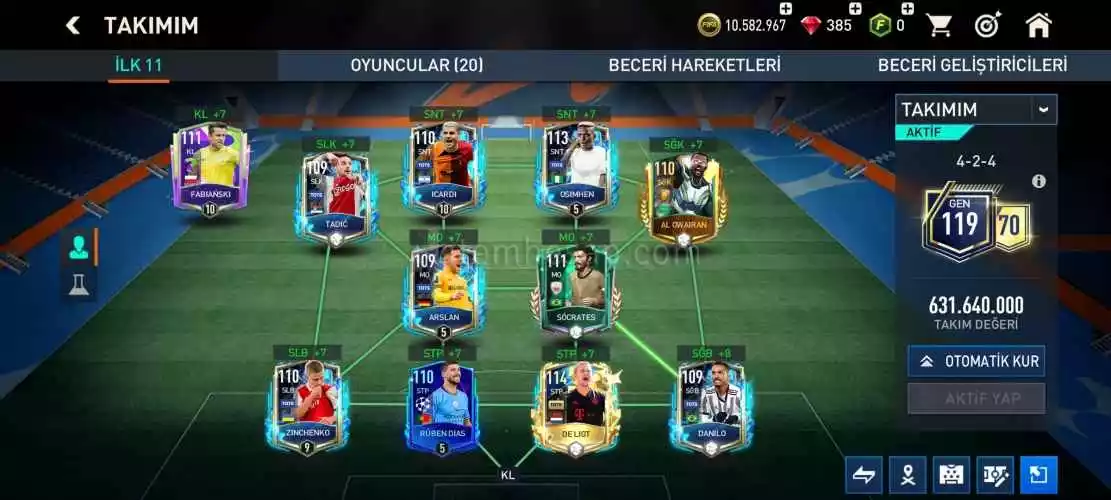This screenshot has height=500, width=1111.
Task: Show the BECERİ GELİŞTİRİCİLERİ tab
Action: [x=972, y=65]
